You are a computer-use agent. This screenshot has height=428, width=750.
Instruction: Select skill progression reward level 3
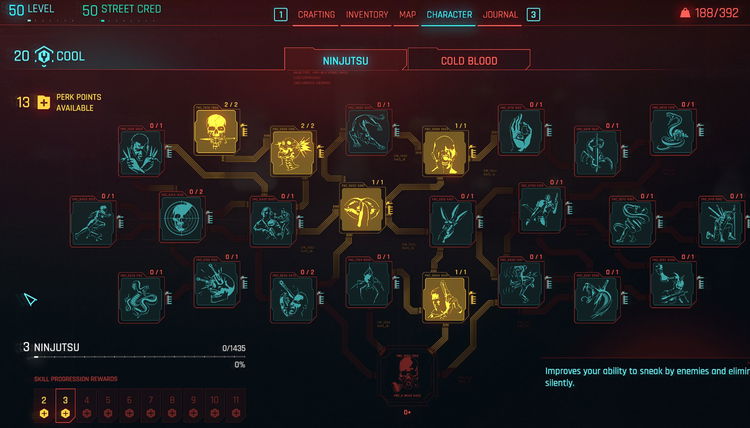point(65,405)
